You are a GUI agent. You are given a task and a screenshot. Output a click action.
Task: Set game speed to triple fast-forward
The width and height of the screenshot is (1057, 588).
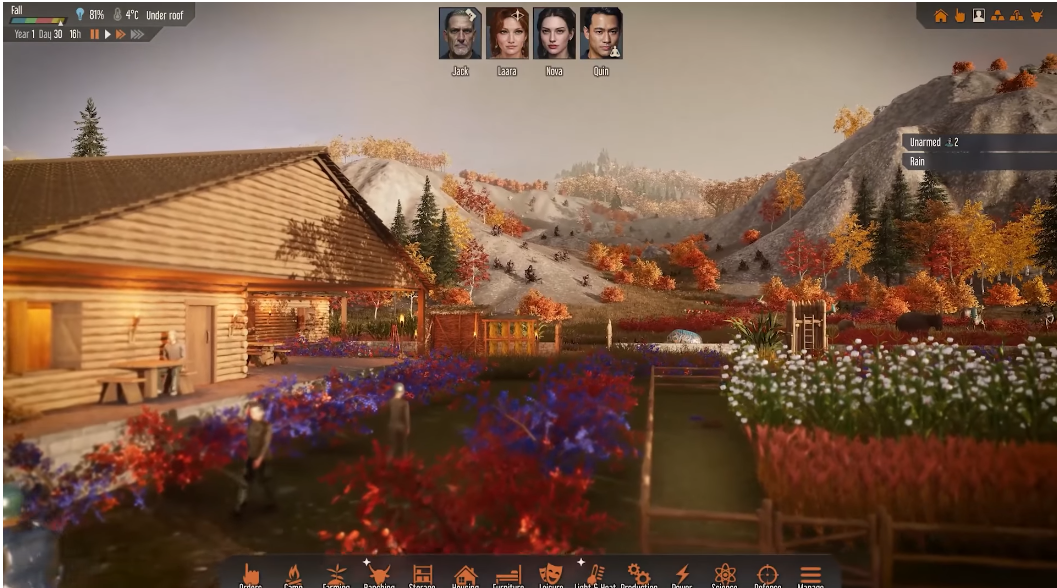[137, 34]
